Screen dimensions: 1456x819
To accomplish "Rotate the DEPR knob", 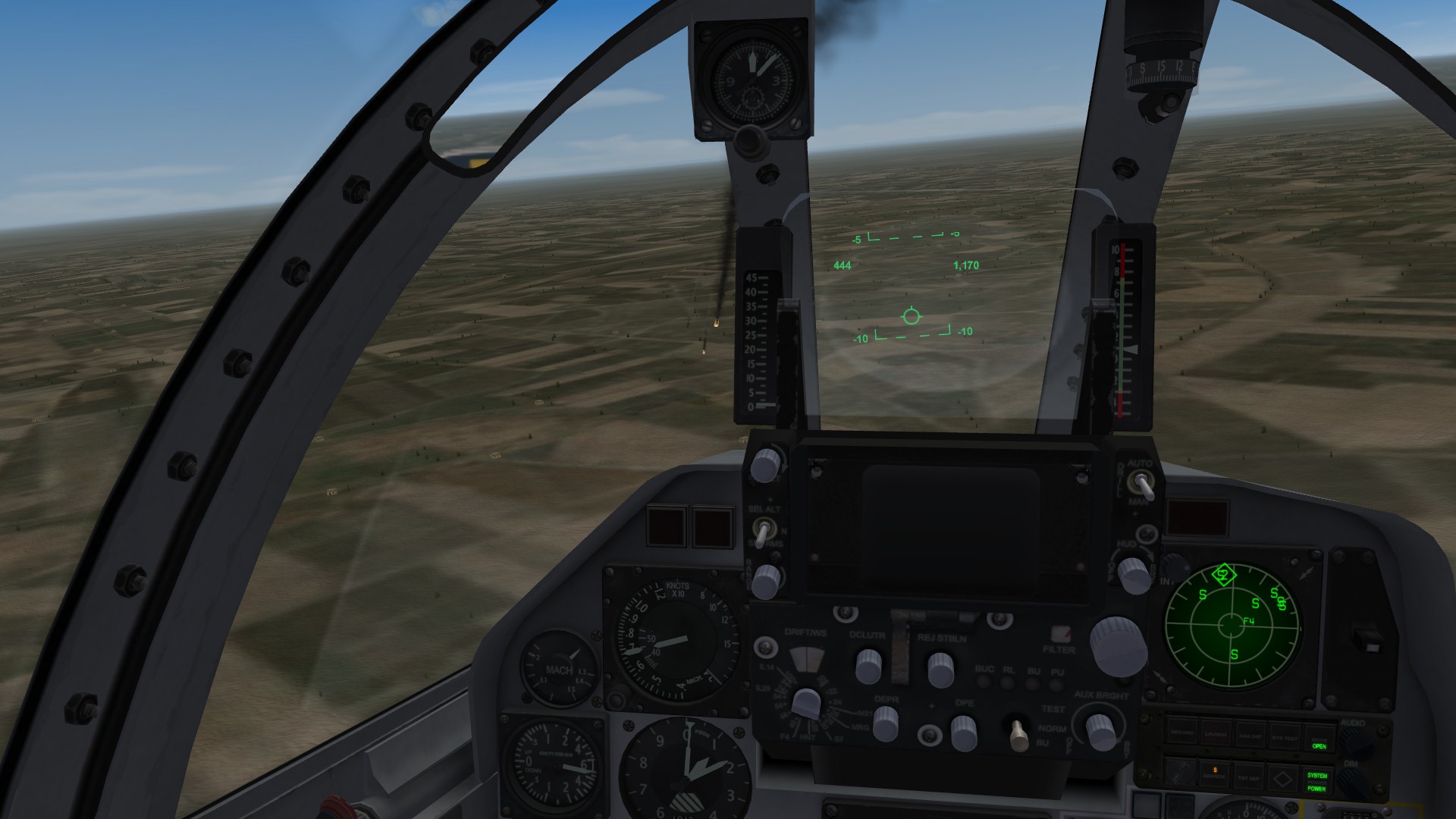I will [886, 726].
